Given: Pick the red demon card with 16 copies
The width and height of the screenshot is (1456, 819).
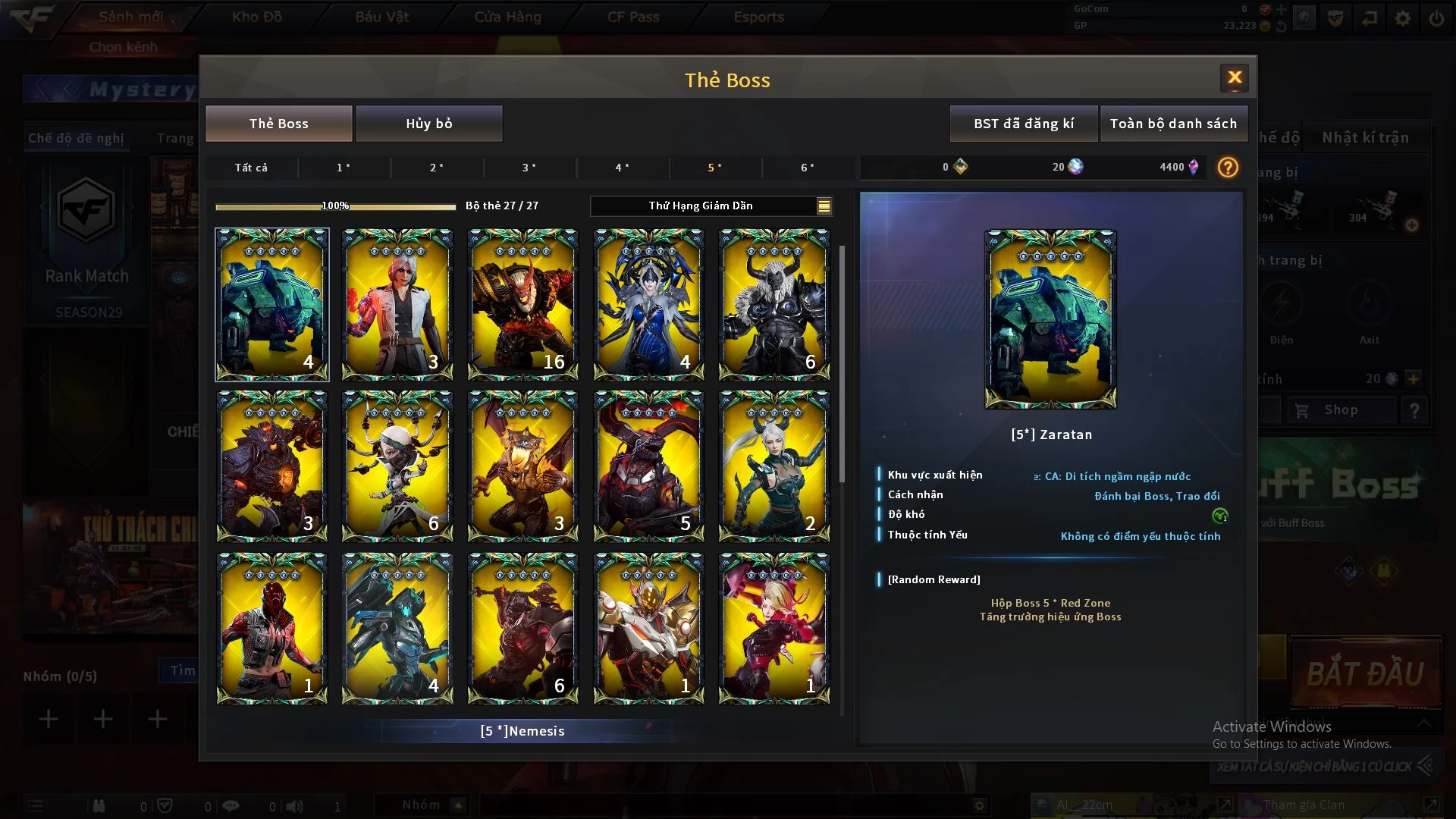Looking at the screenshot, I should 522,304.
